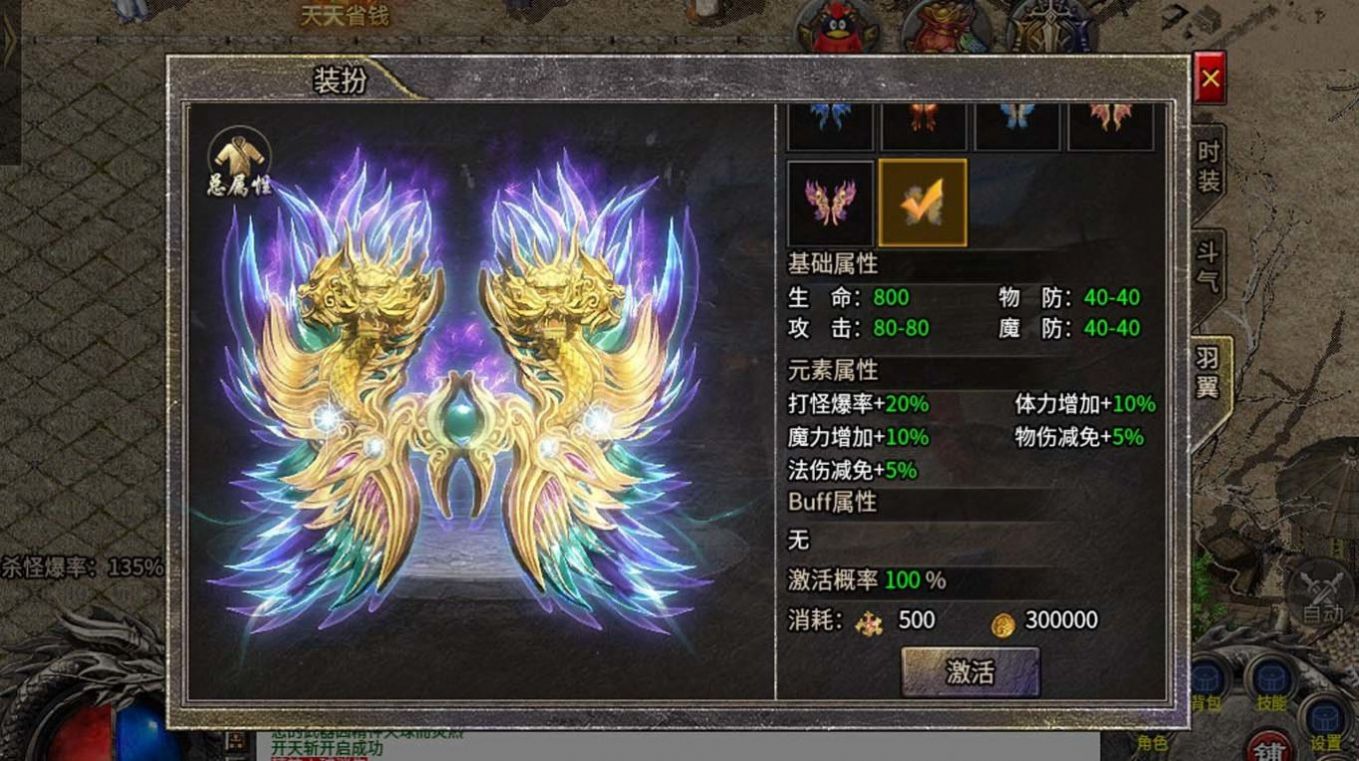Open the 设置 settings menu
This screenshot has height=761, width=1359.
point(1326,725)
